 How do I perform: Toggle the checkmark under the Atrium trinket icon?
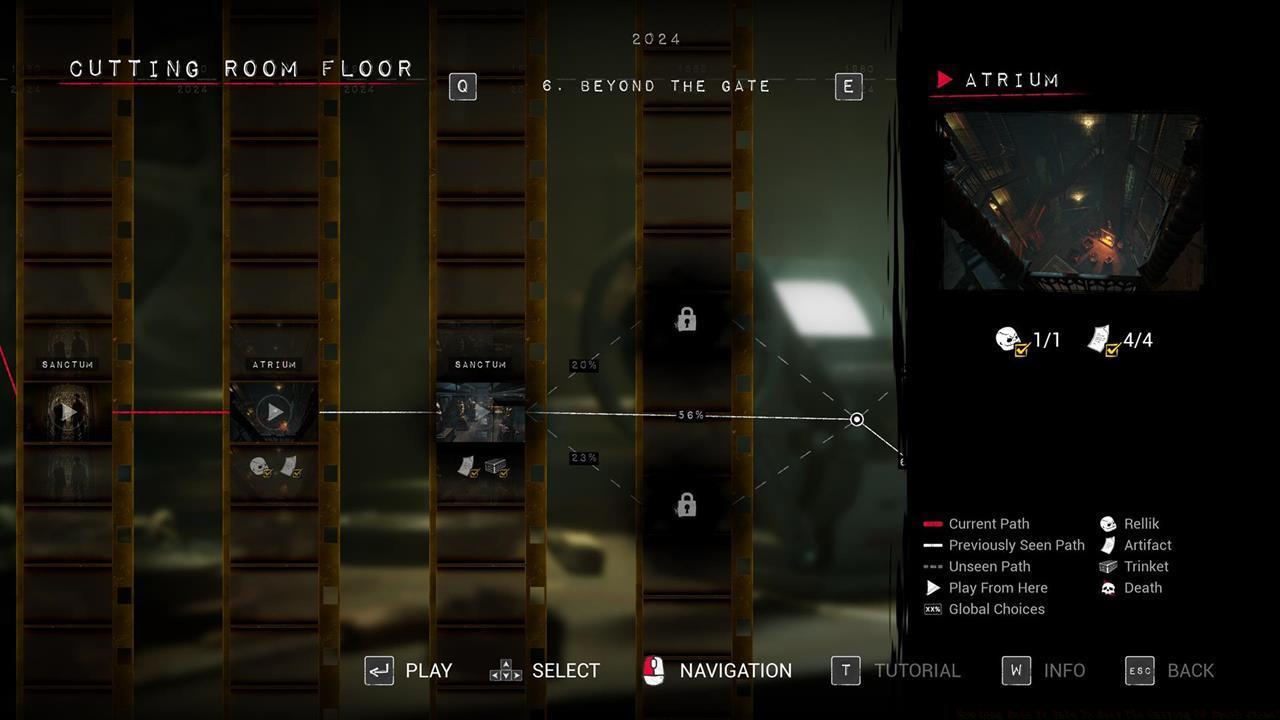pos(297,473)
